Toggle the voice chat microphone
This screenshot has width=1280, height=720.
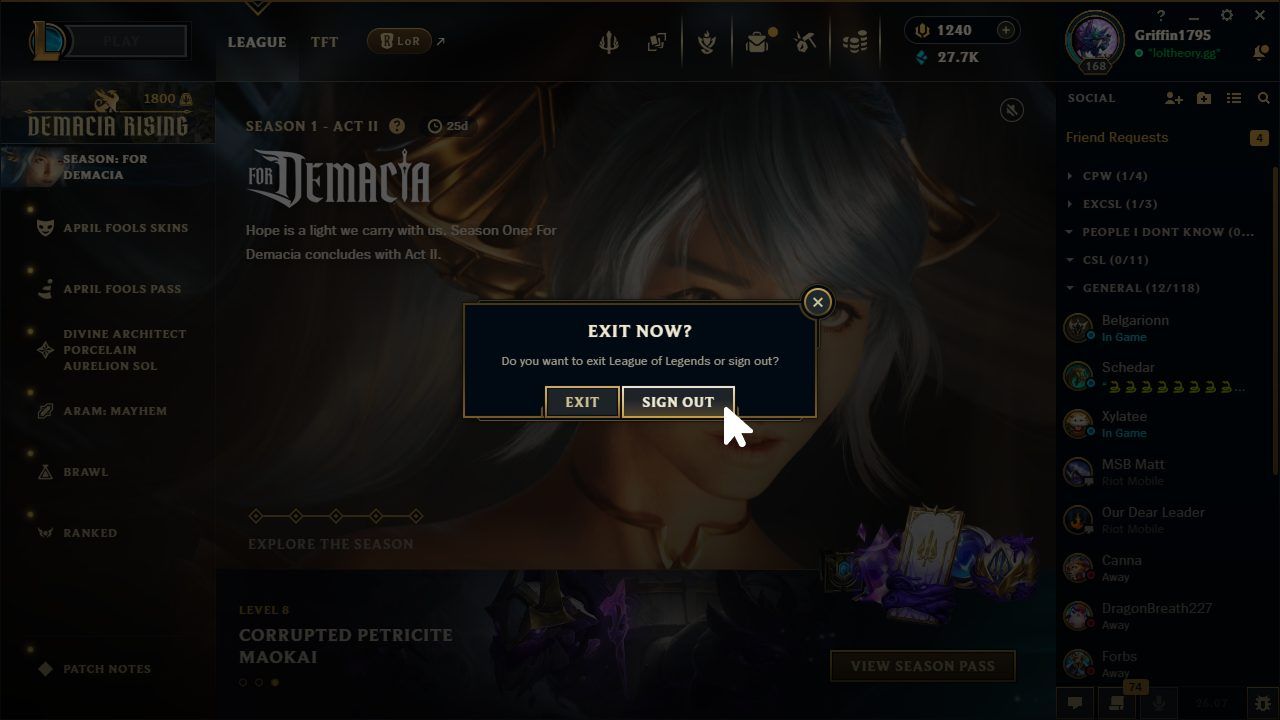pyautogui.click(x=1160, y=703)
